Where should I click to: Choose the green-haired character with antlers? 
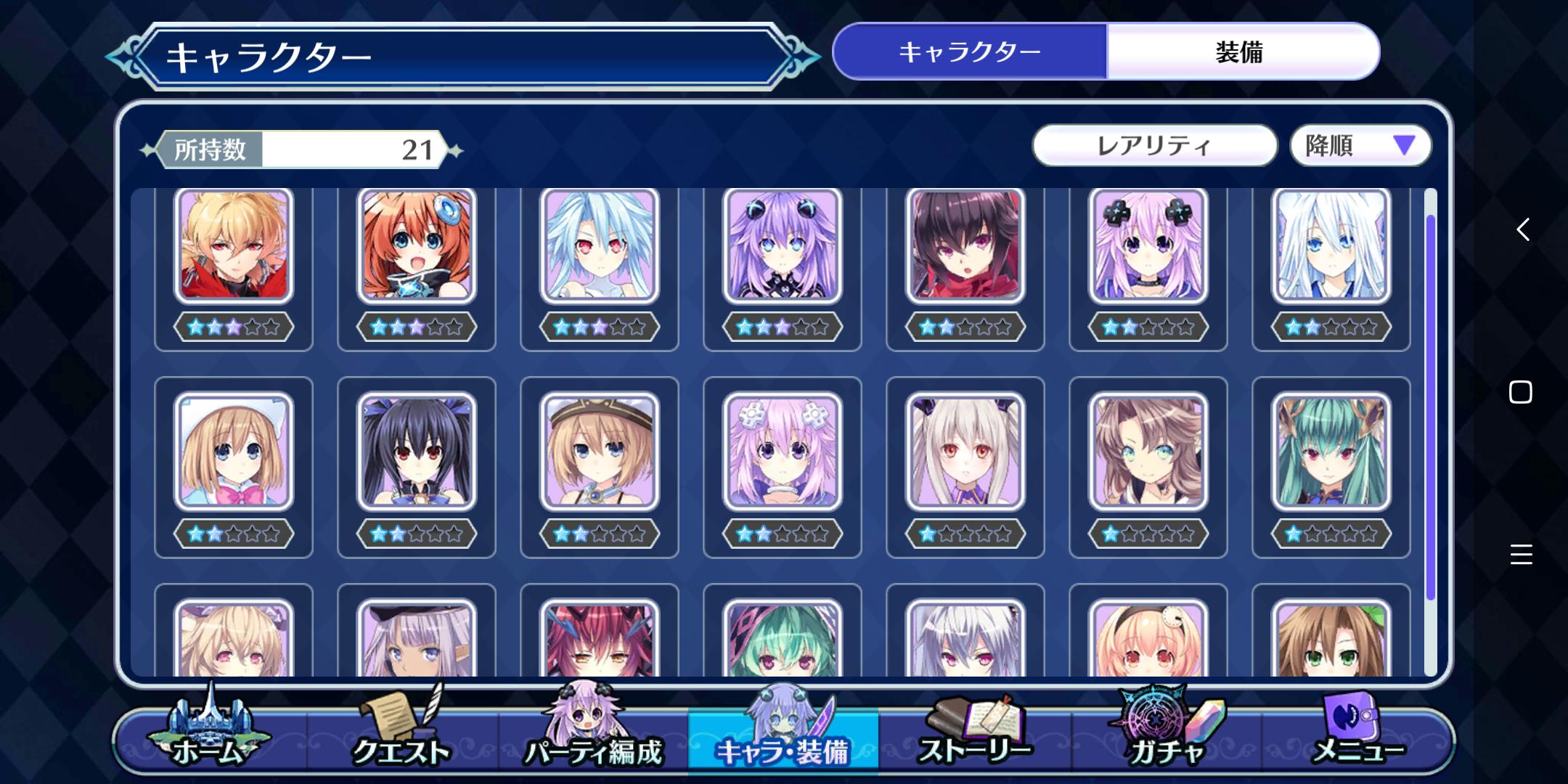[1331, 452]
